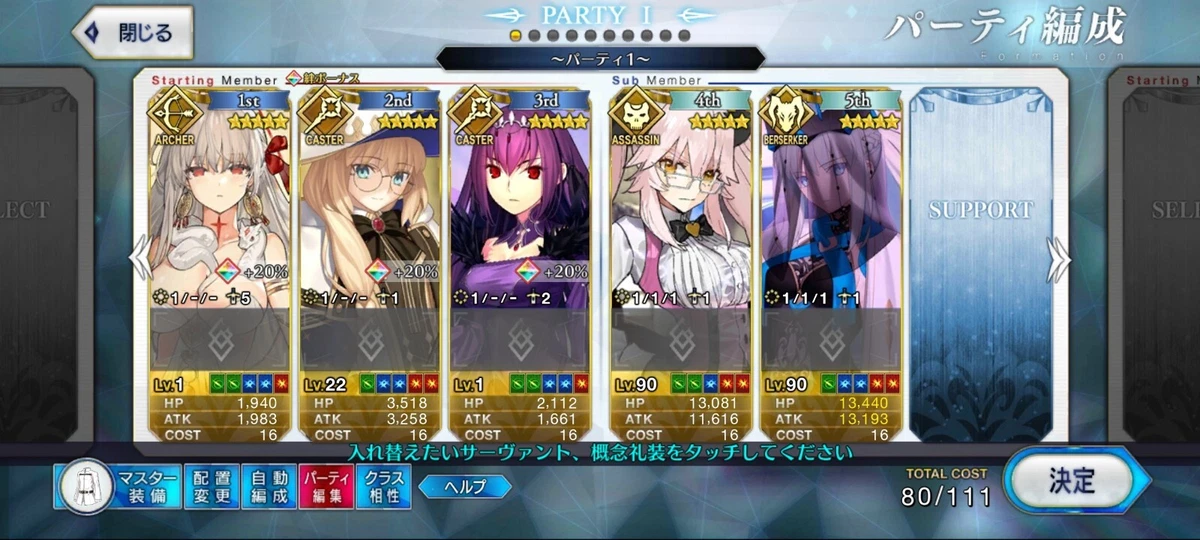Choose the パーティ編集 party edit button
The width and height of the screenshot is (1200, 540).
click(x=326, y=487)
